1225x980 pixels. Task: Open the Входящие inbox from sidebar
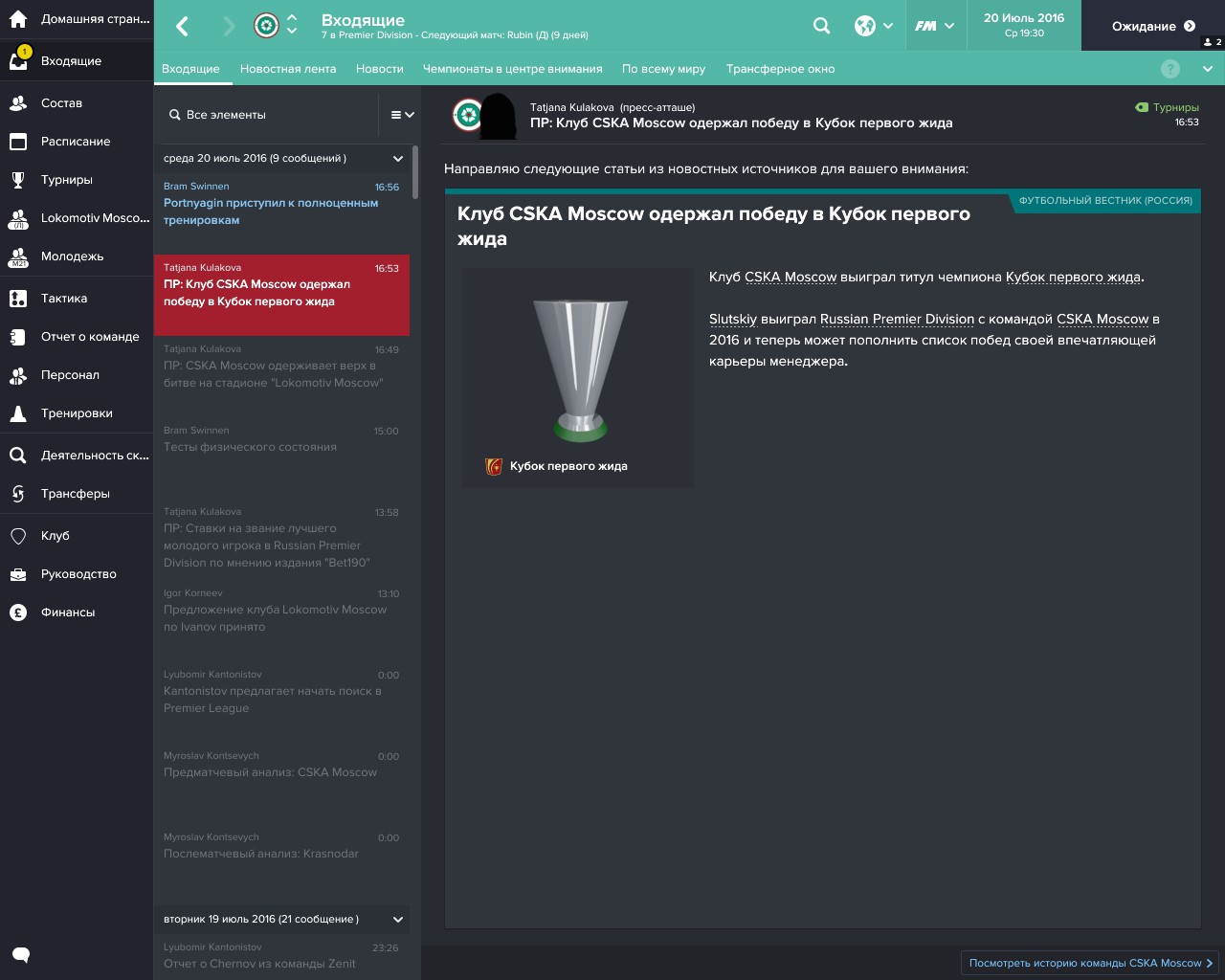(x=72, y=60)
